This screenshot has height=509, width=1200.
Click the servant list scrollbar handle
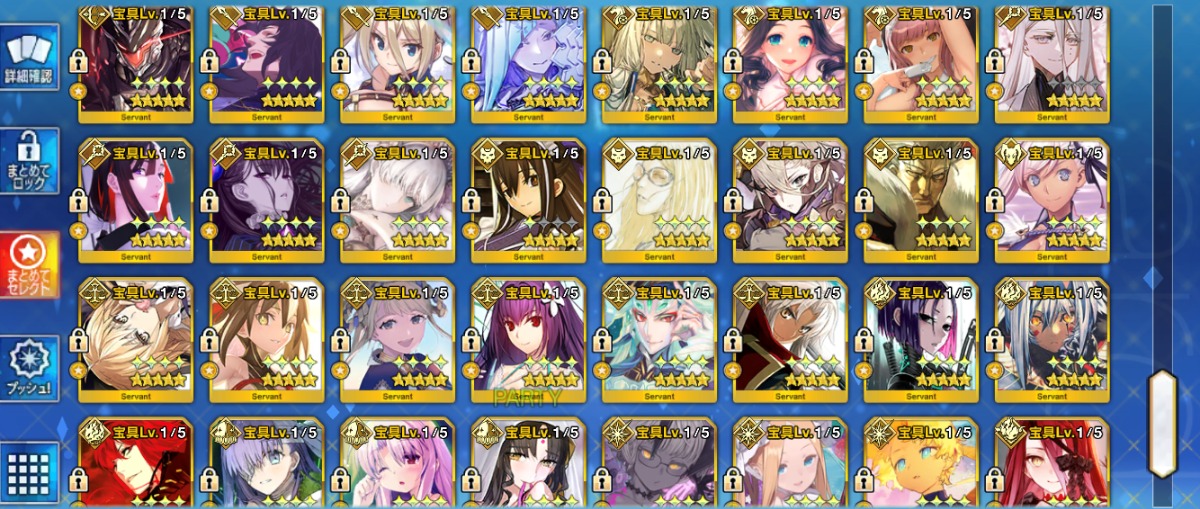(1161, 422)
